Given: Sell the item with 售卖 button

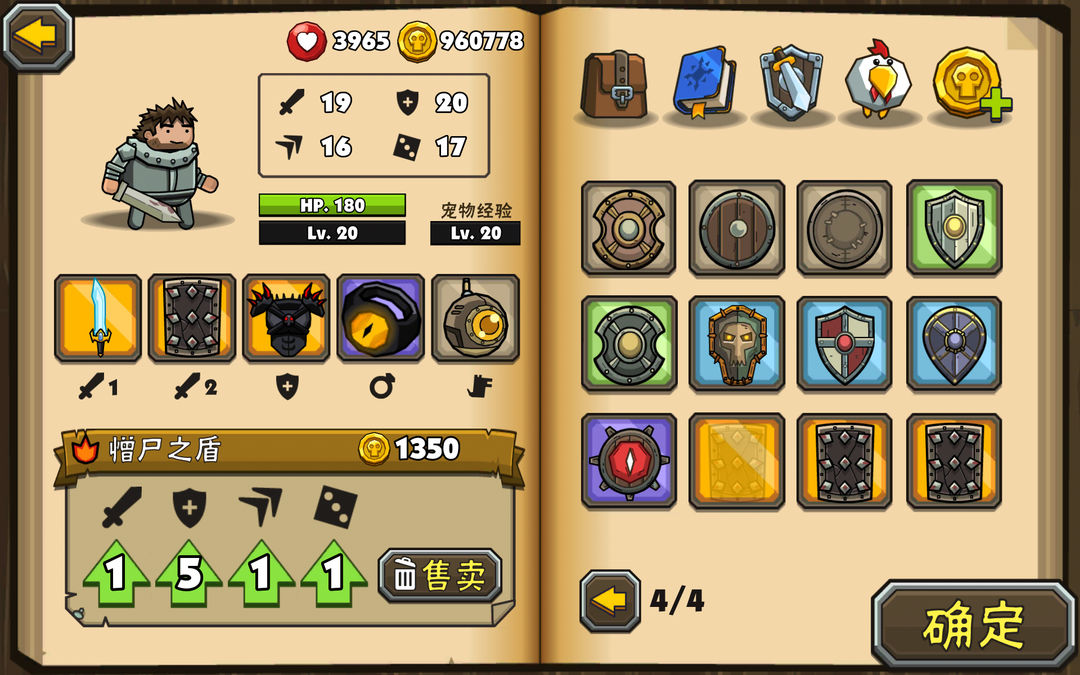Looking at the screenshot, I should click(x=440, y=575).
